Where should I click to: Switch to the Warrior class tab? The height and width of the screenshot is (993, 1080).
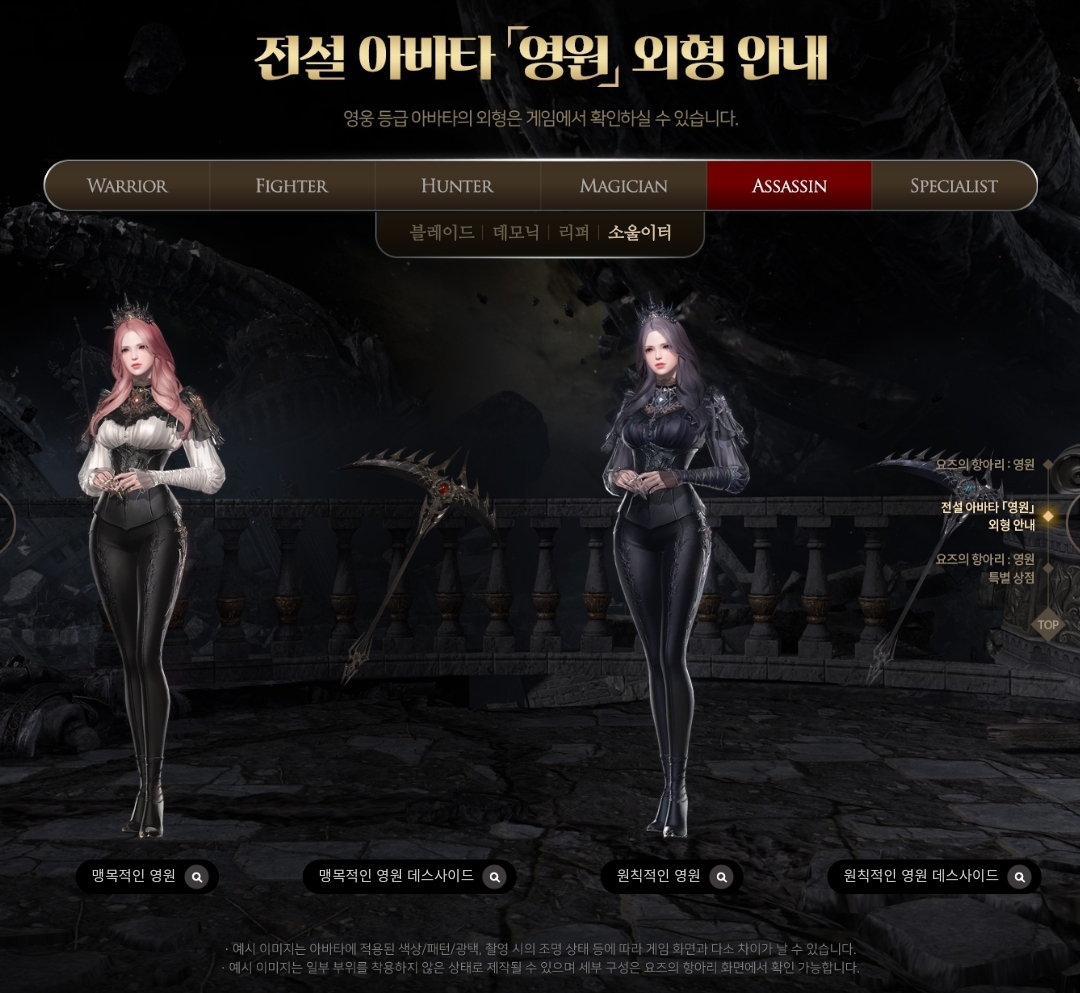[127, 186]
